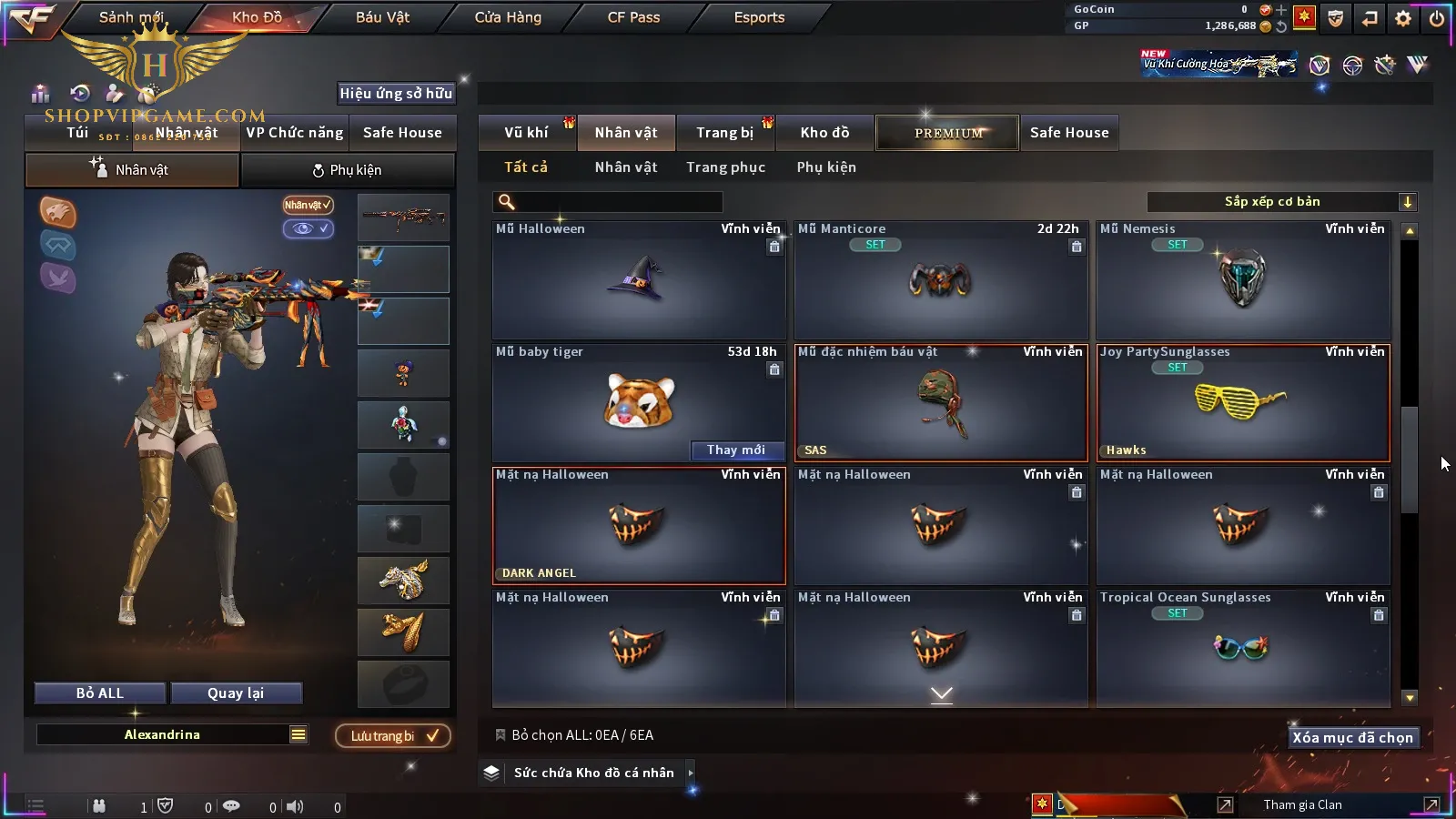Open the Sắp xếp cơ bản sort dropdown

1281,202
